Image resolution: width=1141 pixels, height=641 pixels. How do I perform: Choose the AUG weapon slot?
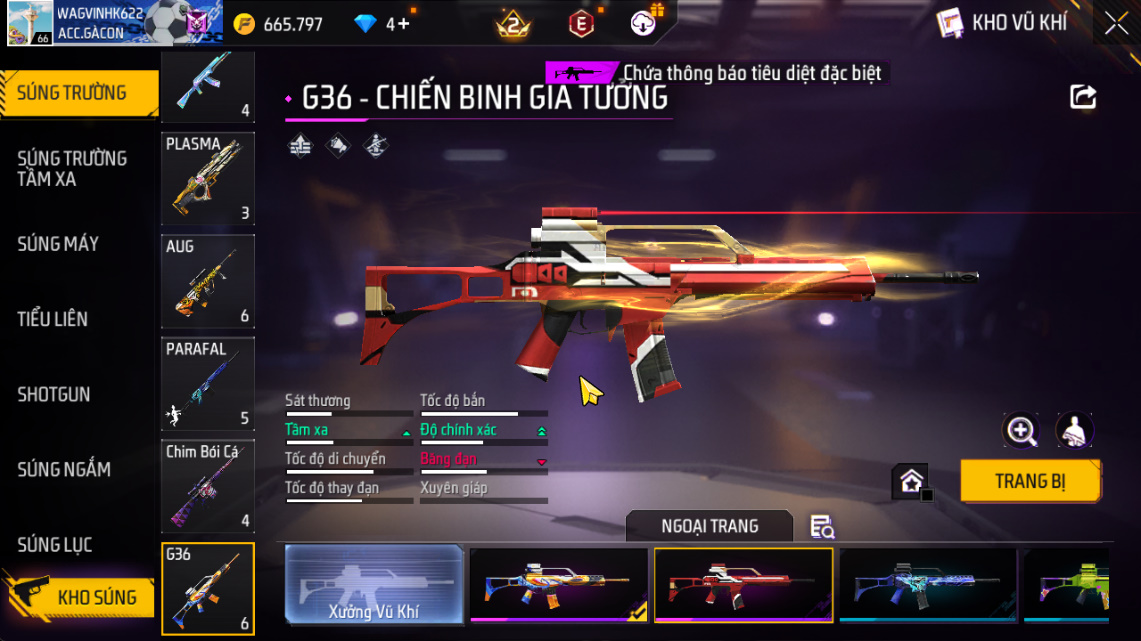click(208, 281)
